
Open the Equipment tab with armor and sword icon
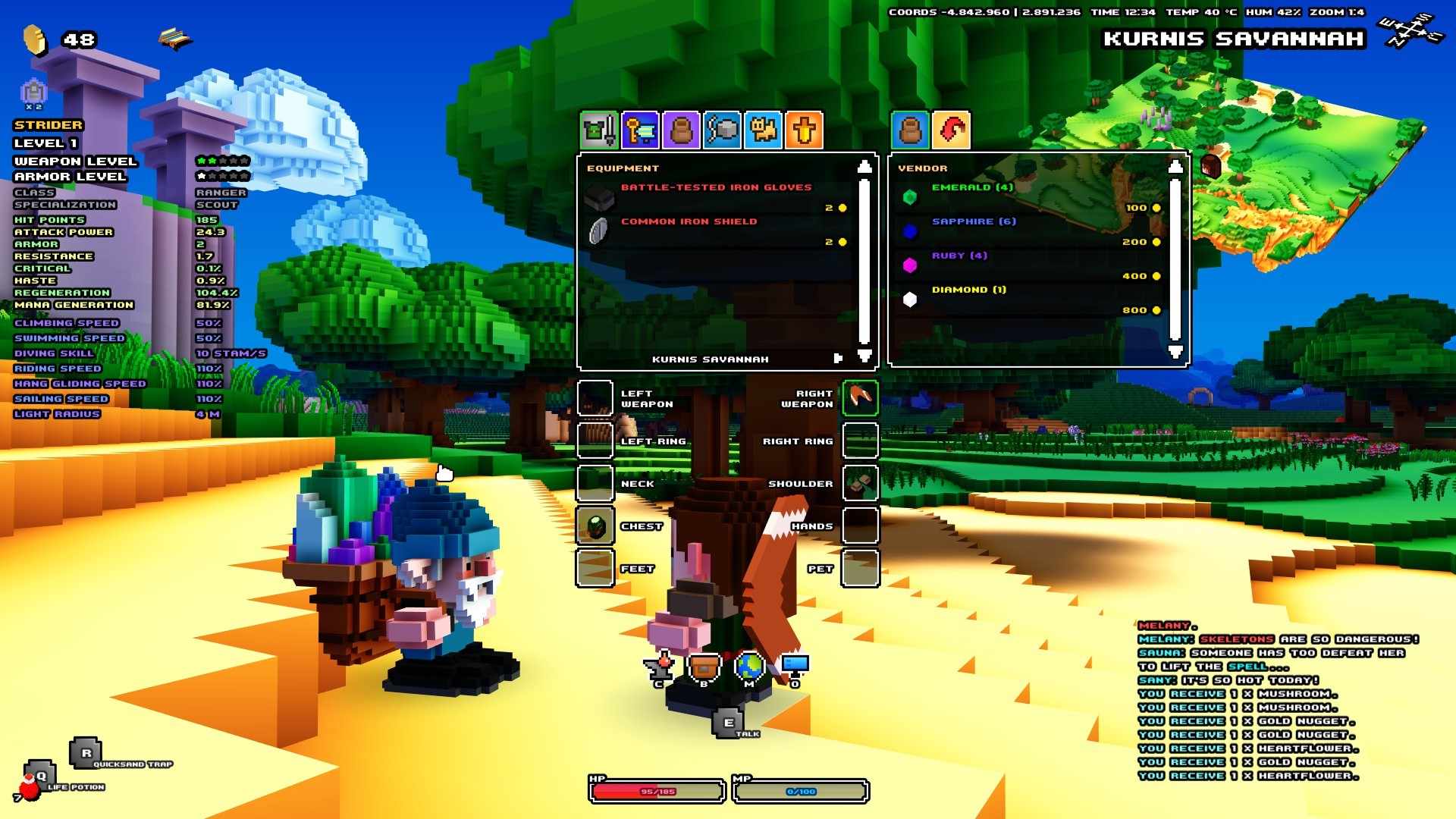598,130
